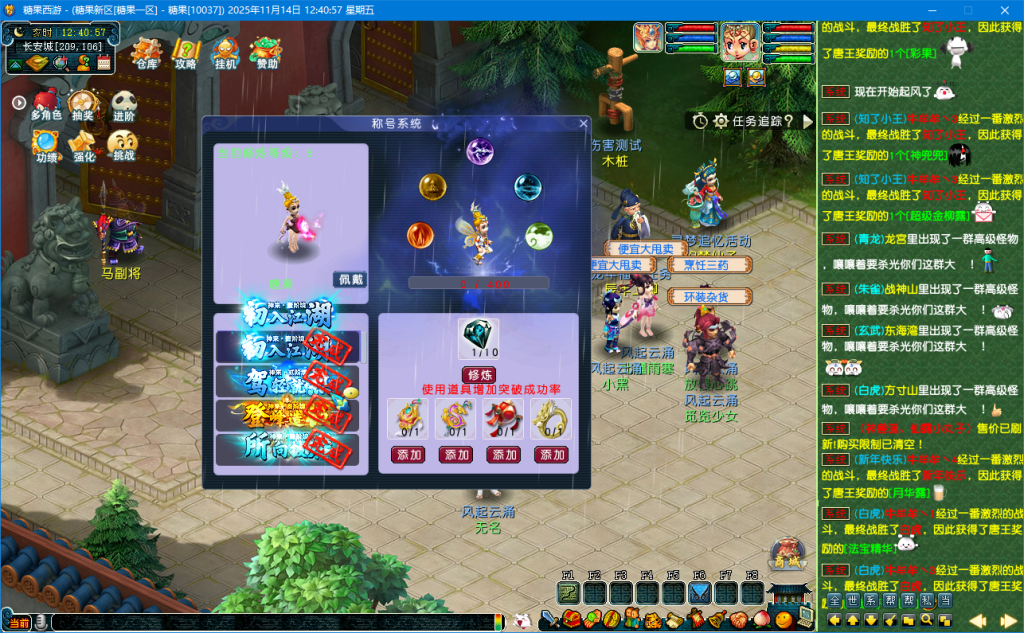The image size is (1024, 633).
Task: Start cultivation with the 修炼 button
Action: 478,374
